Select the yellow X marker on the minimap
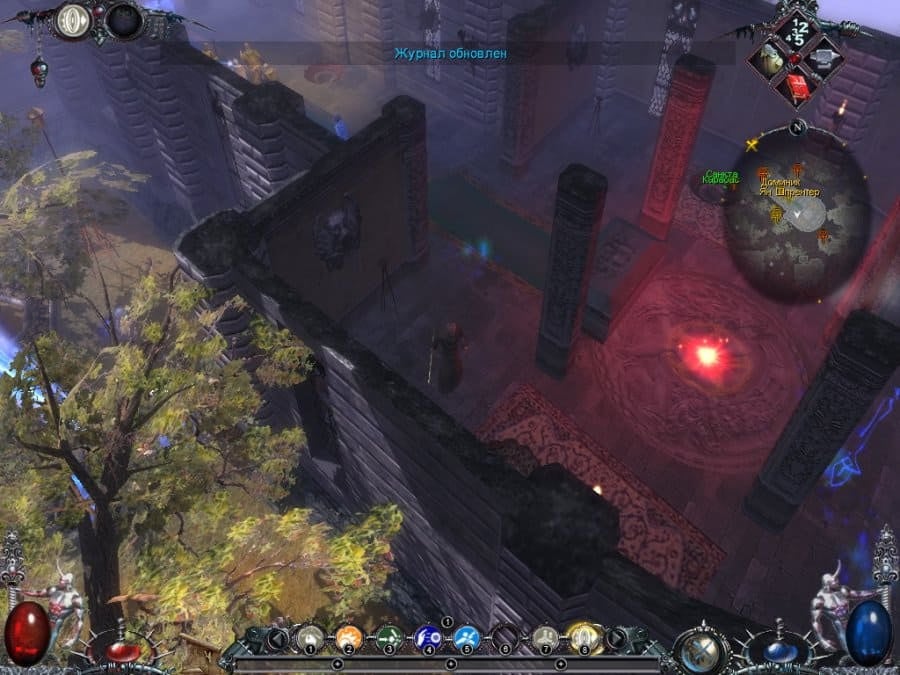 point(751,146)
